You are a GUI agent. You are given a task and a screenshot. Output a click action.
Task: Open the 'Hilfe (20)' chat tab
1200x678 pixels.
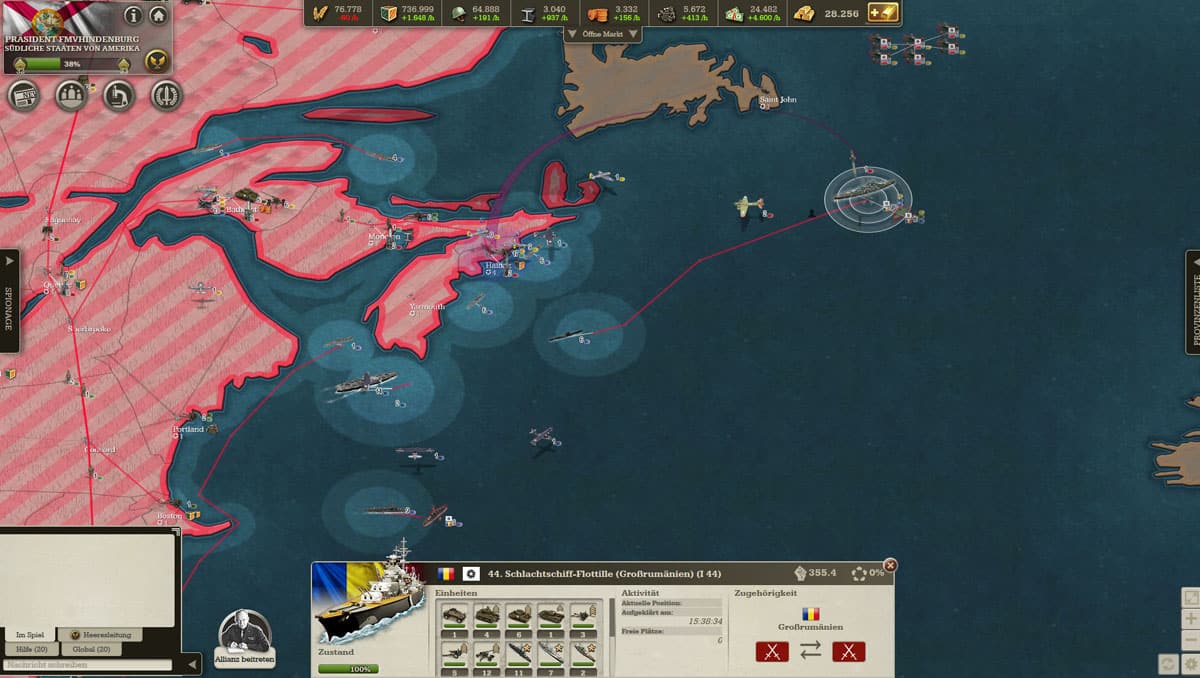(x=33, y=649)
